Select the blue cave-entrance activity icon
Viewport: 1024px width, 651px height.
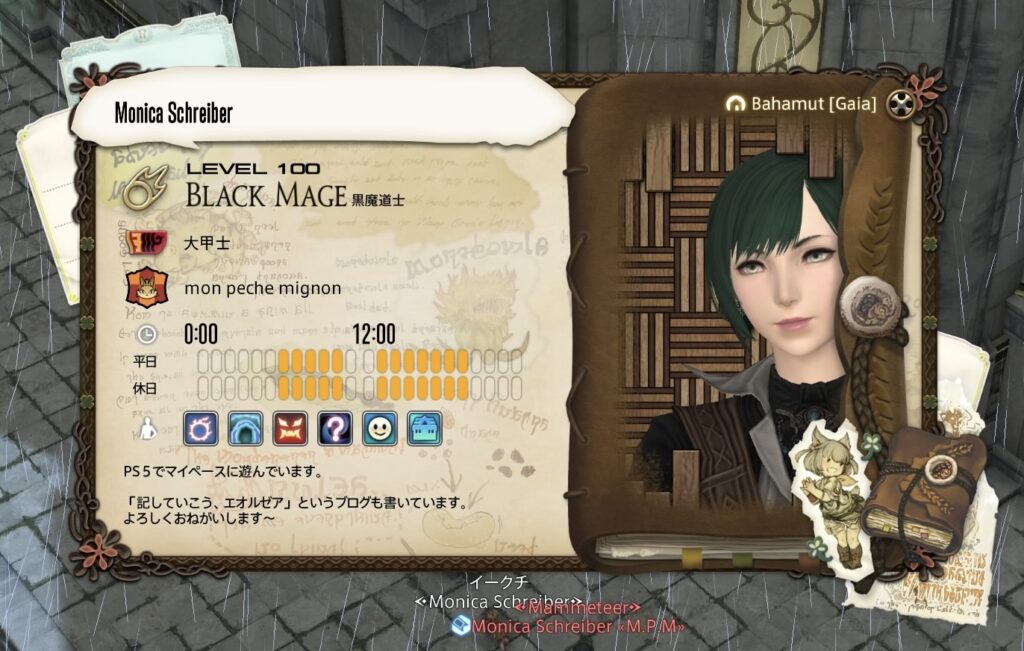tap(244, 429)
